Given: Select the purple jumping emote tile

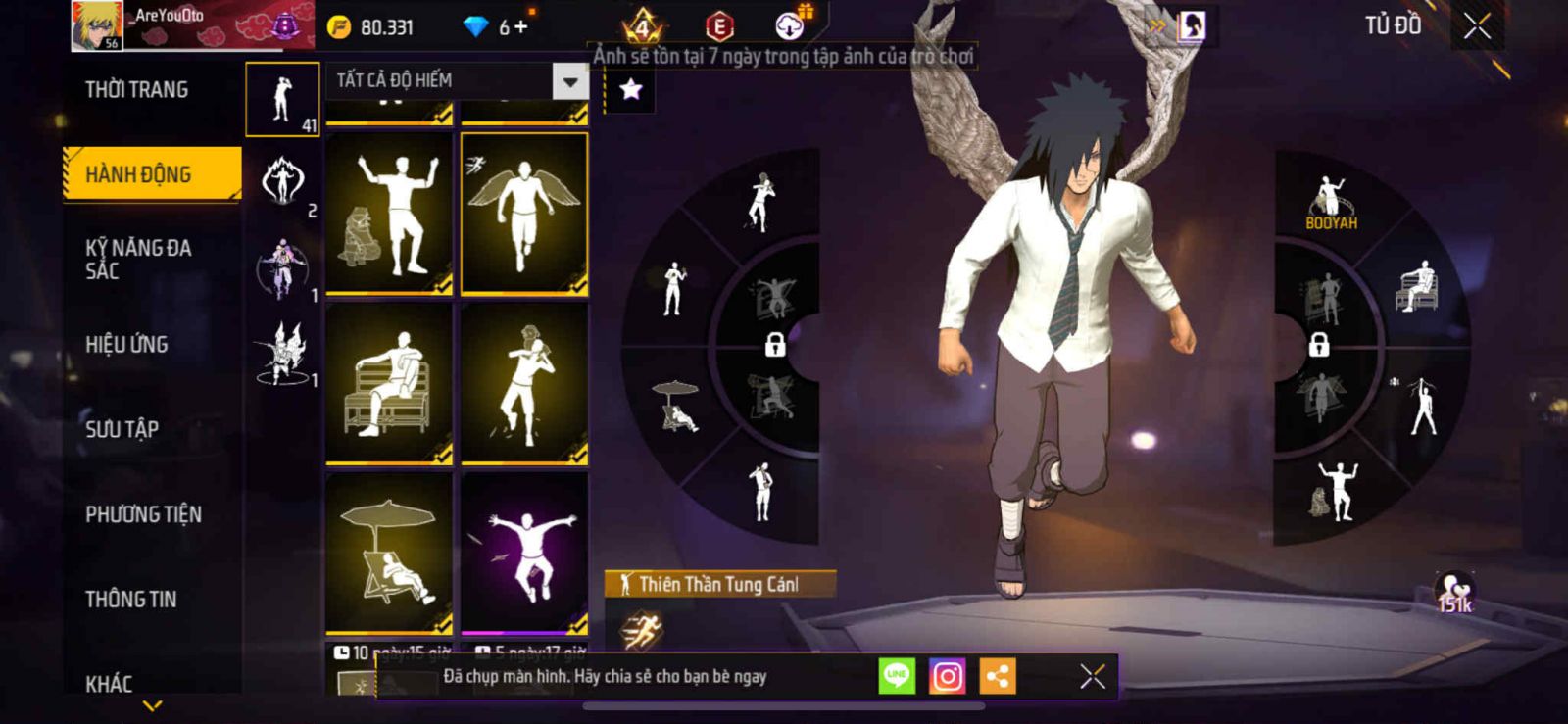Looking at the screenshot, I should tap(524, 553).
